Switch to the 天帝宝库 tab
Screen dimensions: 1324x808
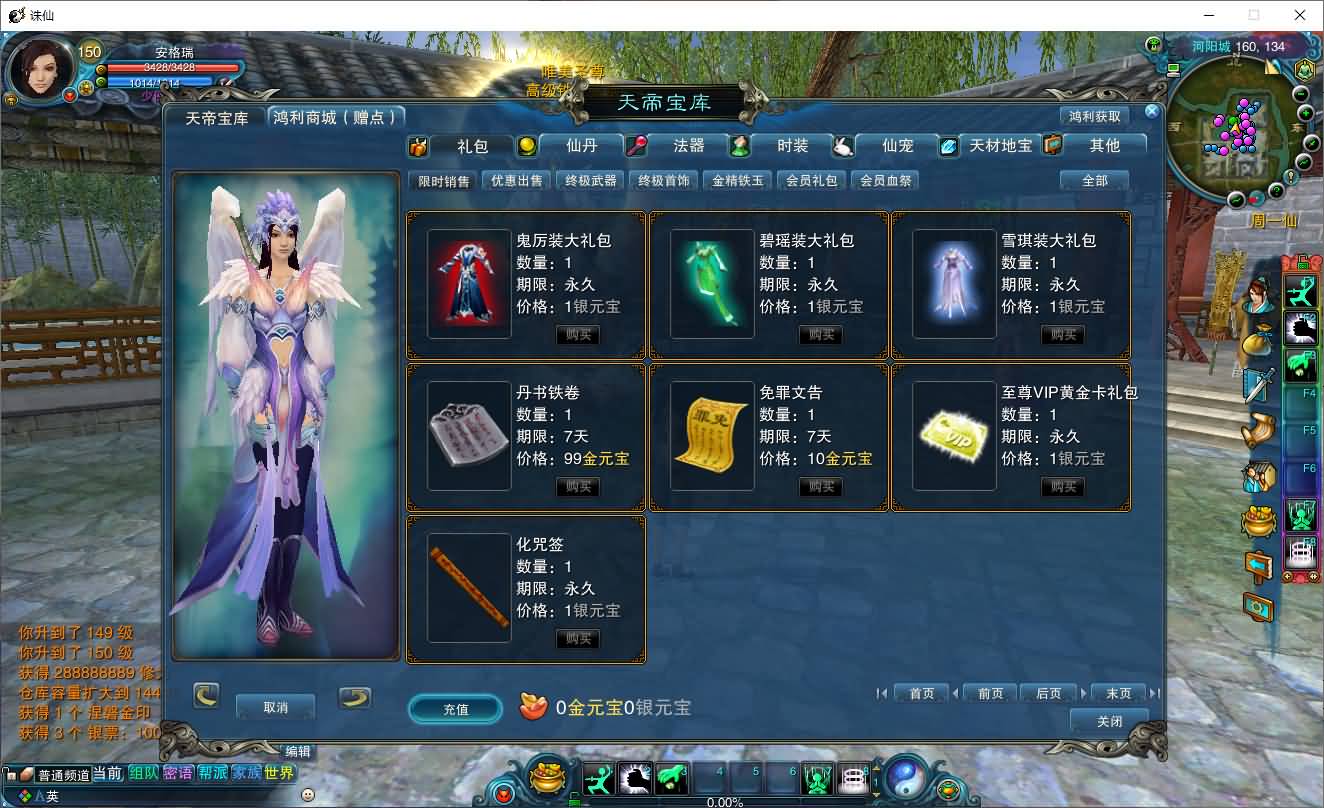tap(217, 118)
